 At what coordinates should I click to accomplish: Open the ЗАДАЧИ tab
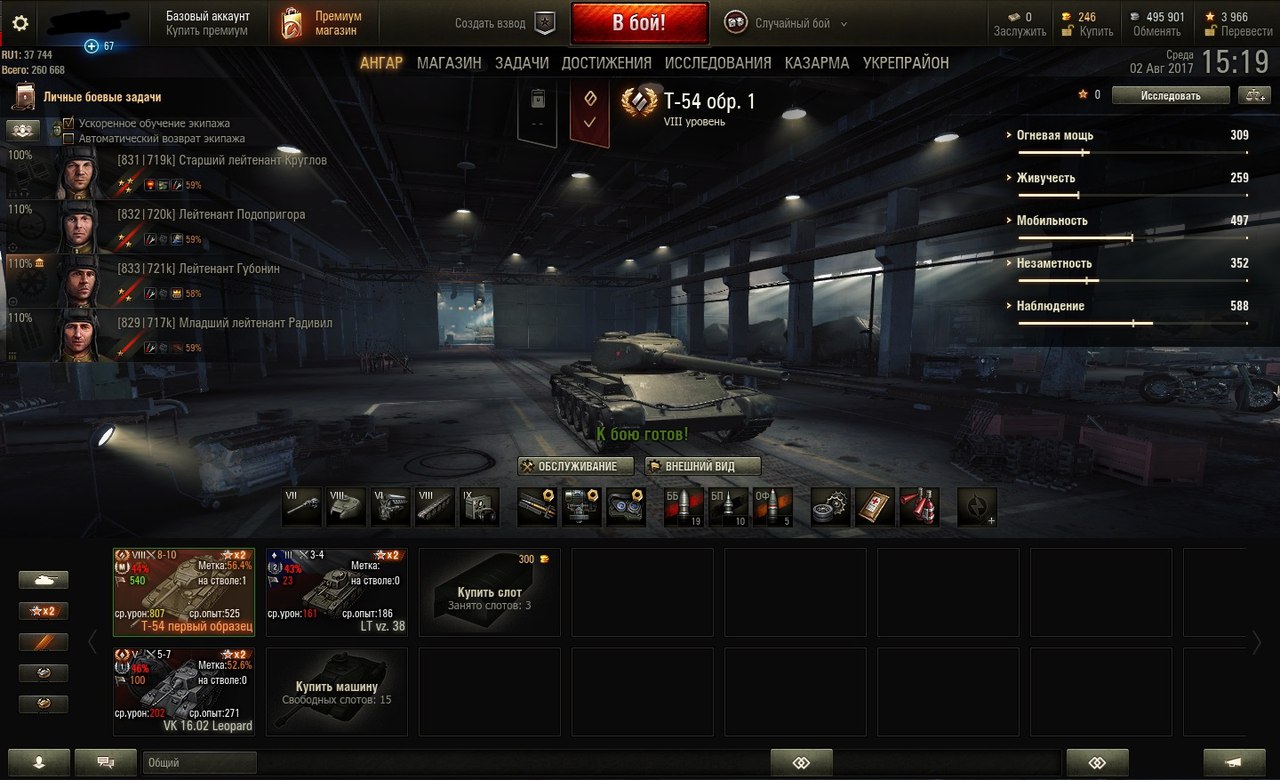(x=521, y=63)
